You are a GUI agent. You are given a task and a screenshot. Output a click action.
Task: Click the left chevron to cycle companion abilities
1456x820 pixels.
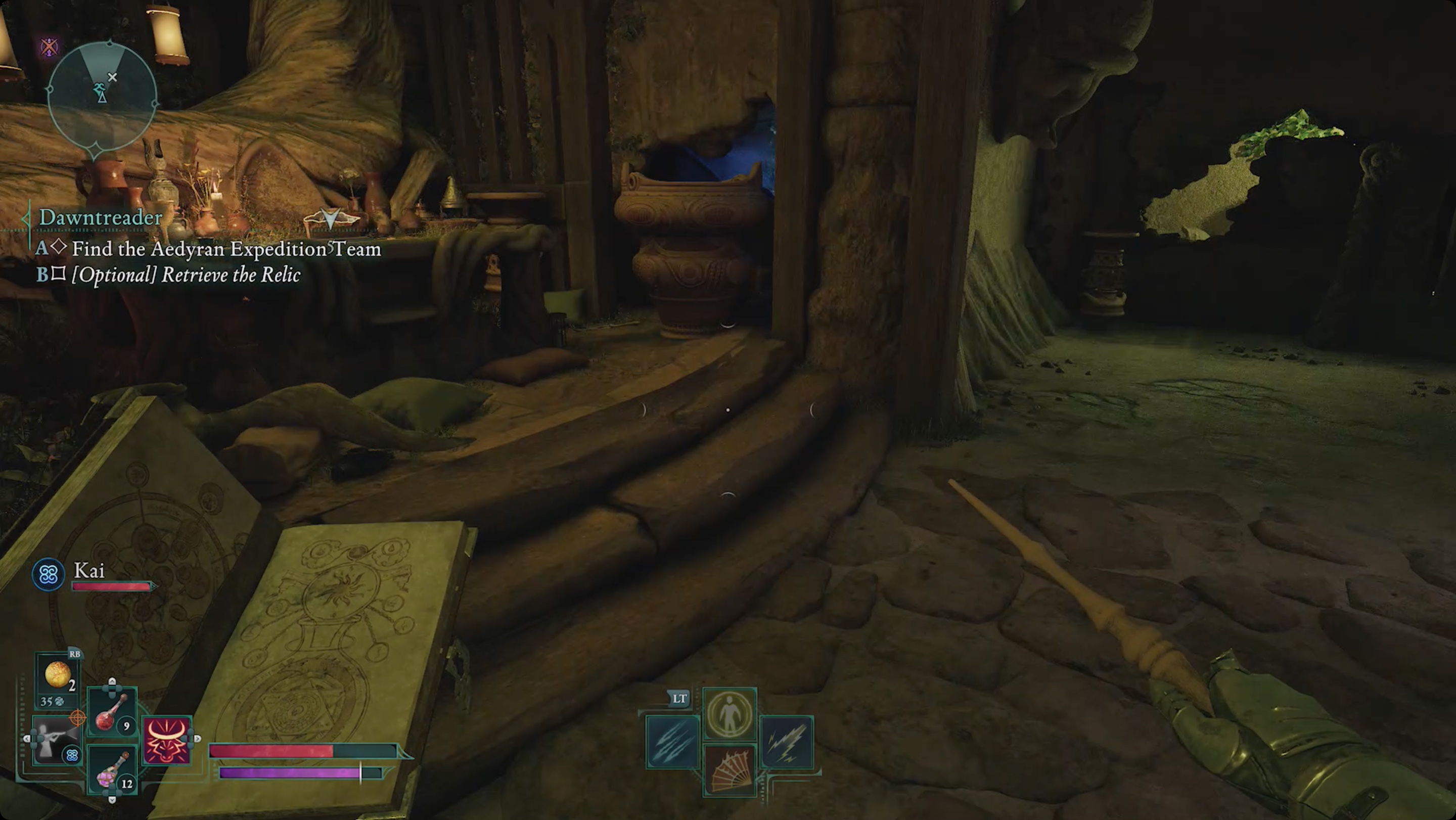27,739
